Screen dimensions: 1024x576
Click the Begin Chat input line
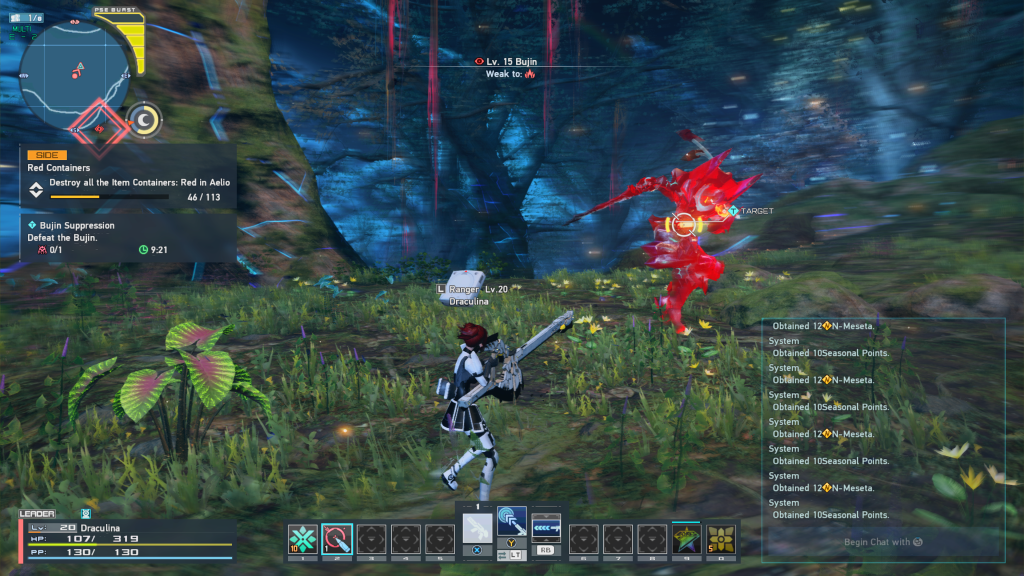[x=883, y=542]
